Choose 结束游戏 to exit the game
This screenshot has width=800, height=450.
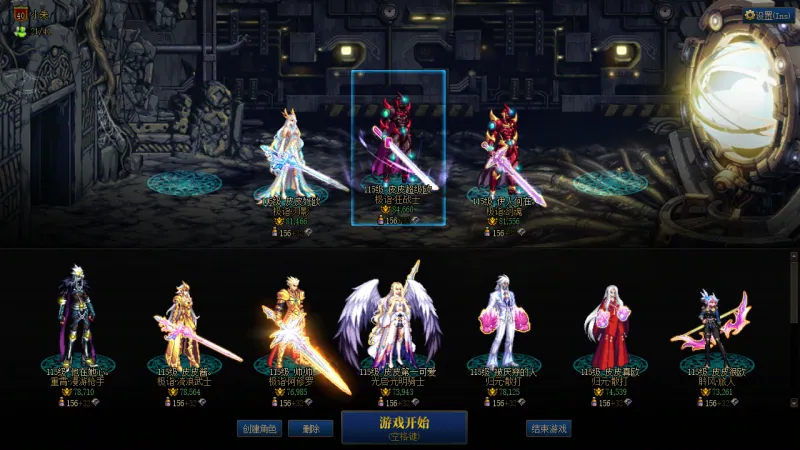pos(548,429)
